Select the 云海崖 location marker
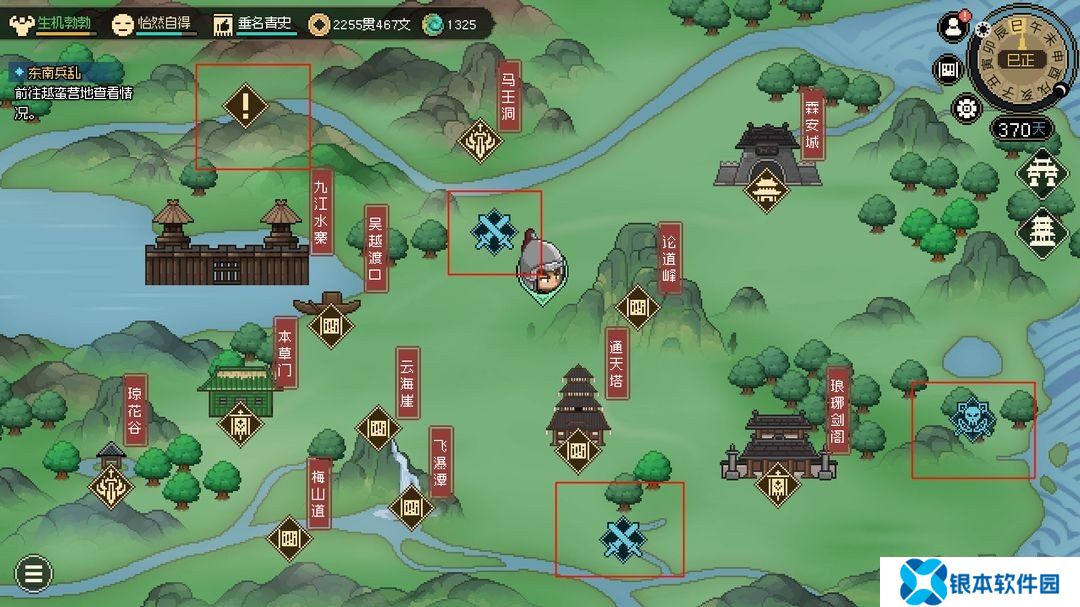The width and height of the screenshot is (1080, 607). point(378,429)
